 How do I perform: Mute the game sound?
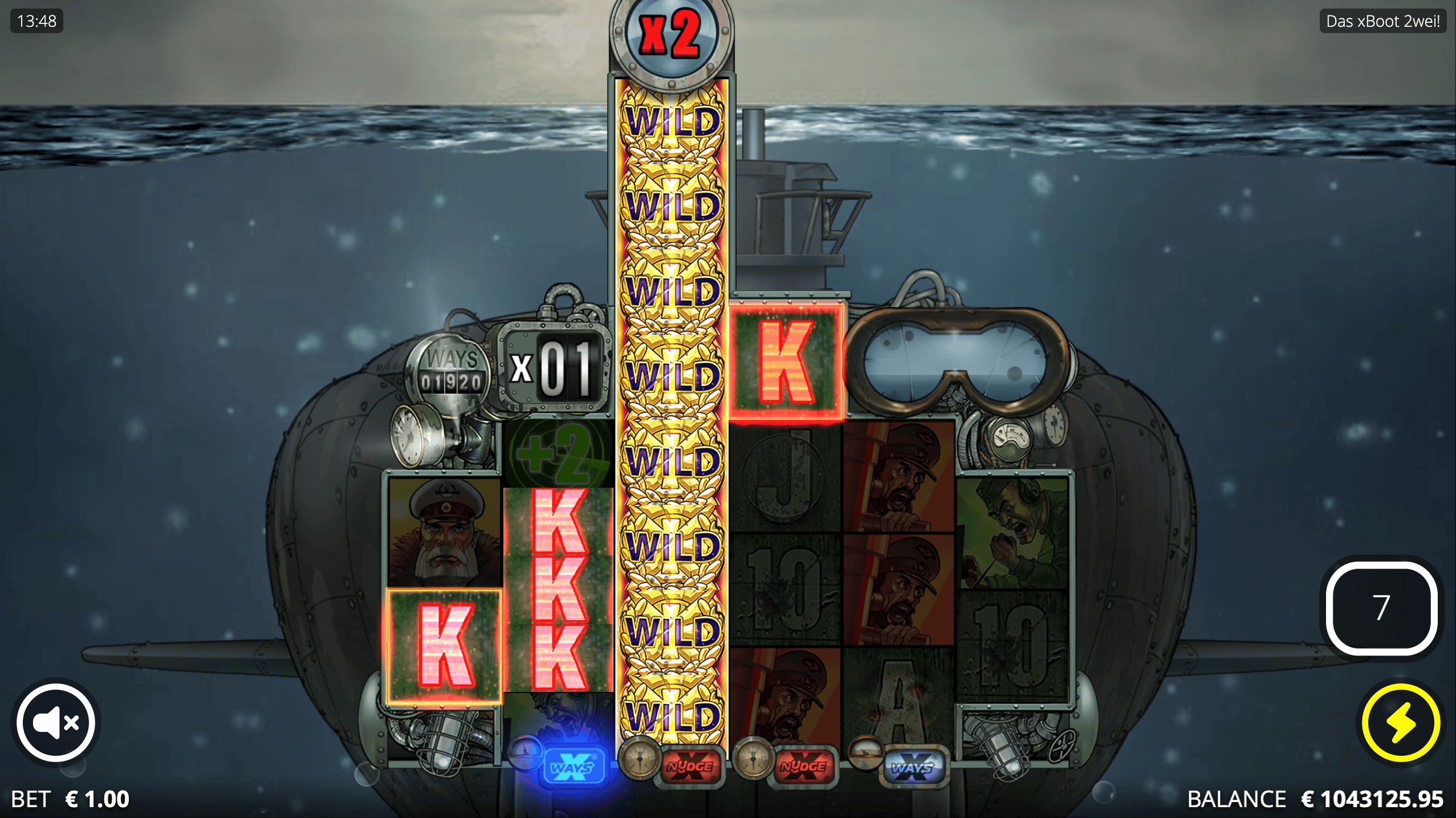[55, 722]
